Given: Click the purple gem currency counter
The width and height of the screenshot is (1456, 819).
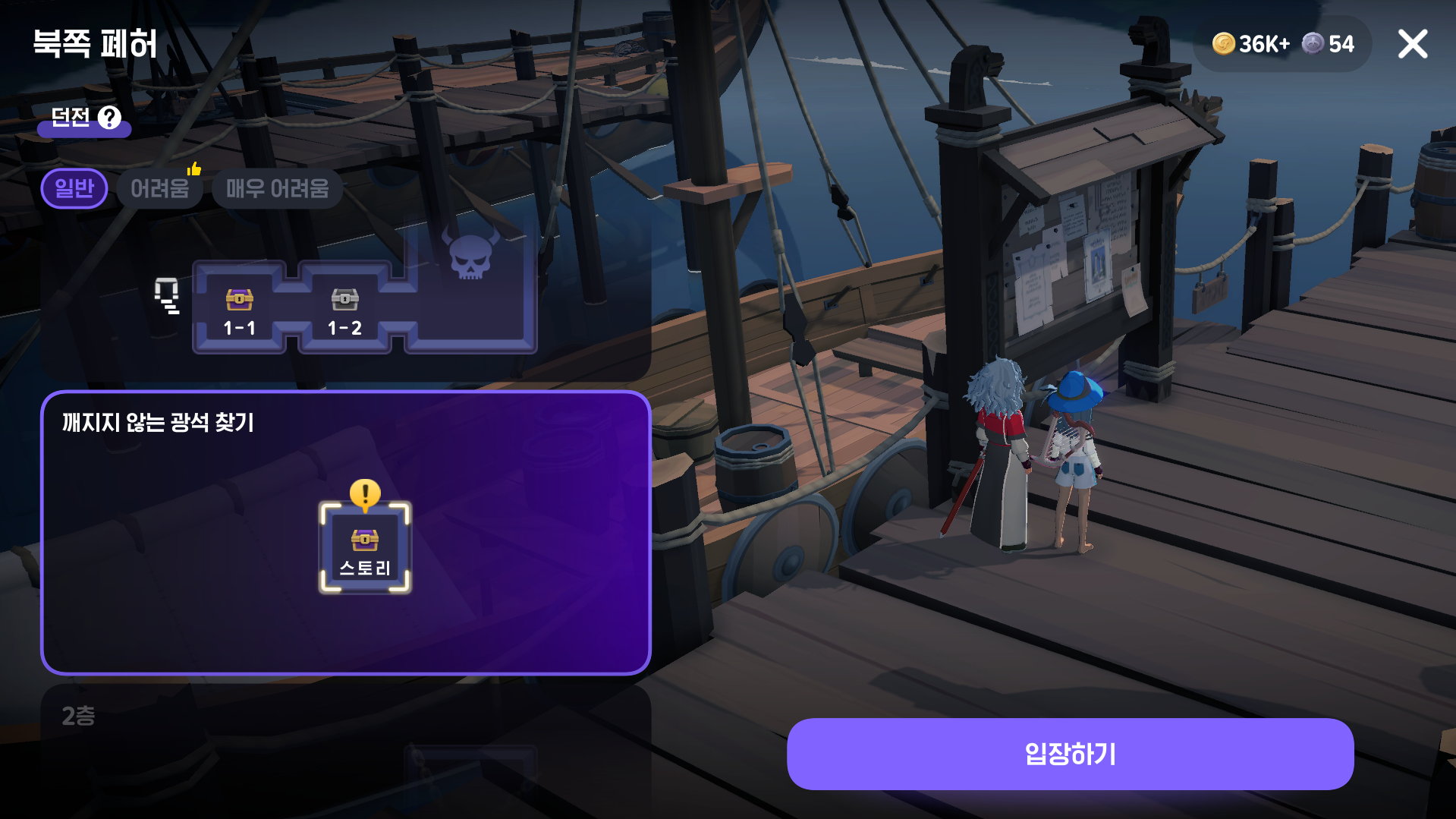Looking at the screenshot, I should 1329,44.
